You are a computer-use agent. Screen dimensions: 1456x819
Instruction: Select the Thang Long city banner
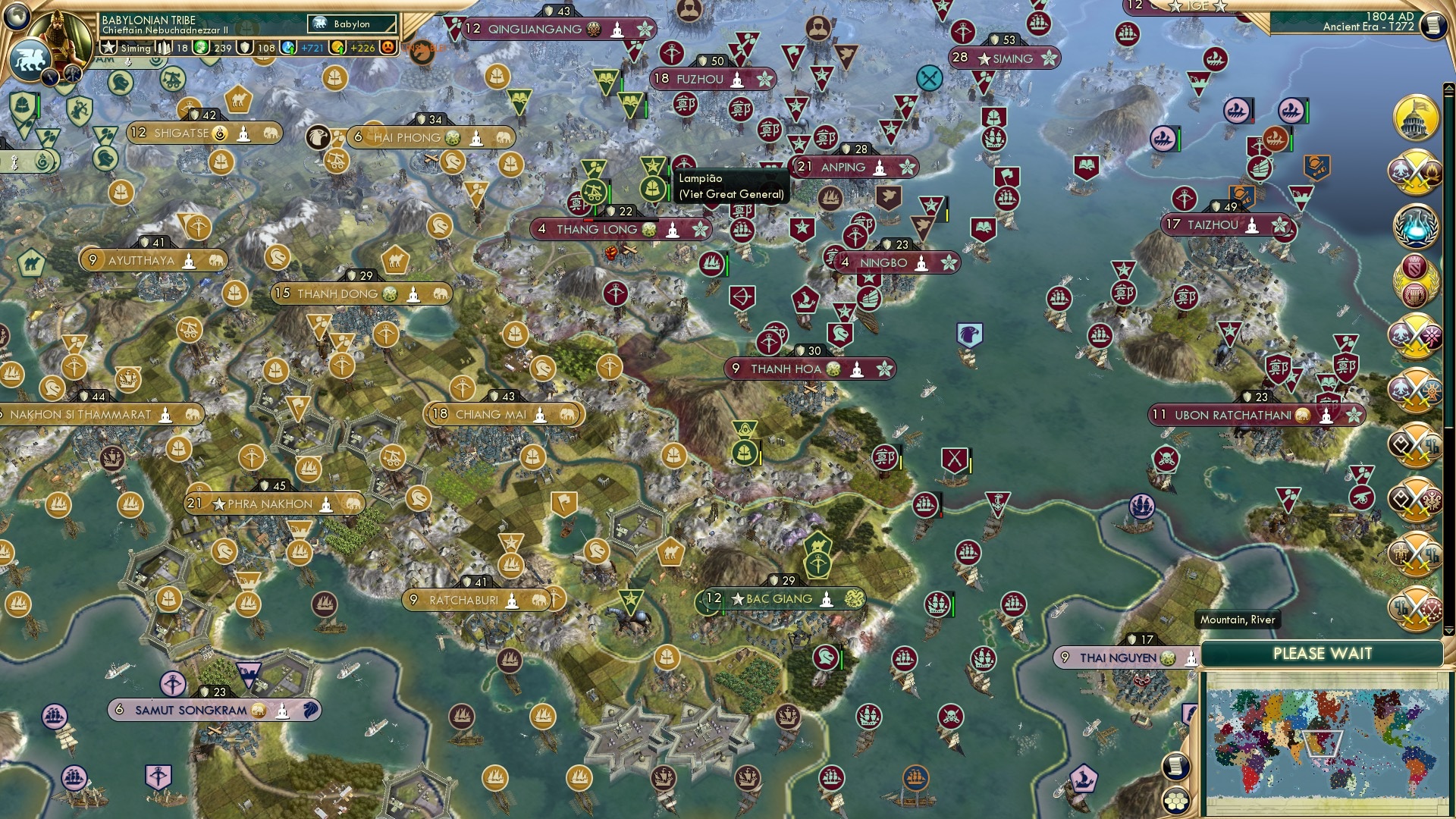click(x=620, y=229)
